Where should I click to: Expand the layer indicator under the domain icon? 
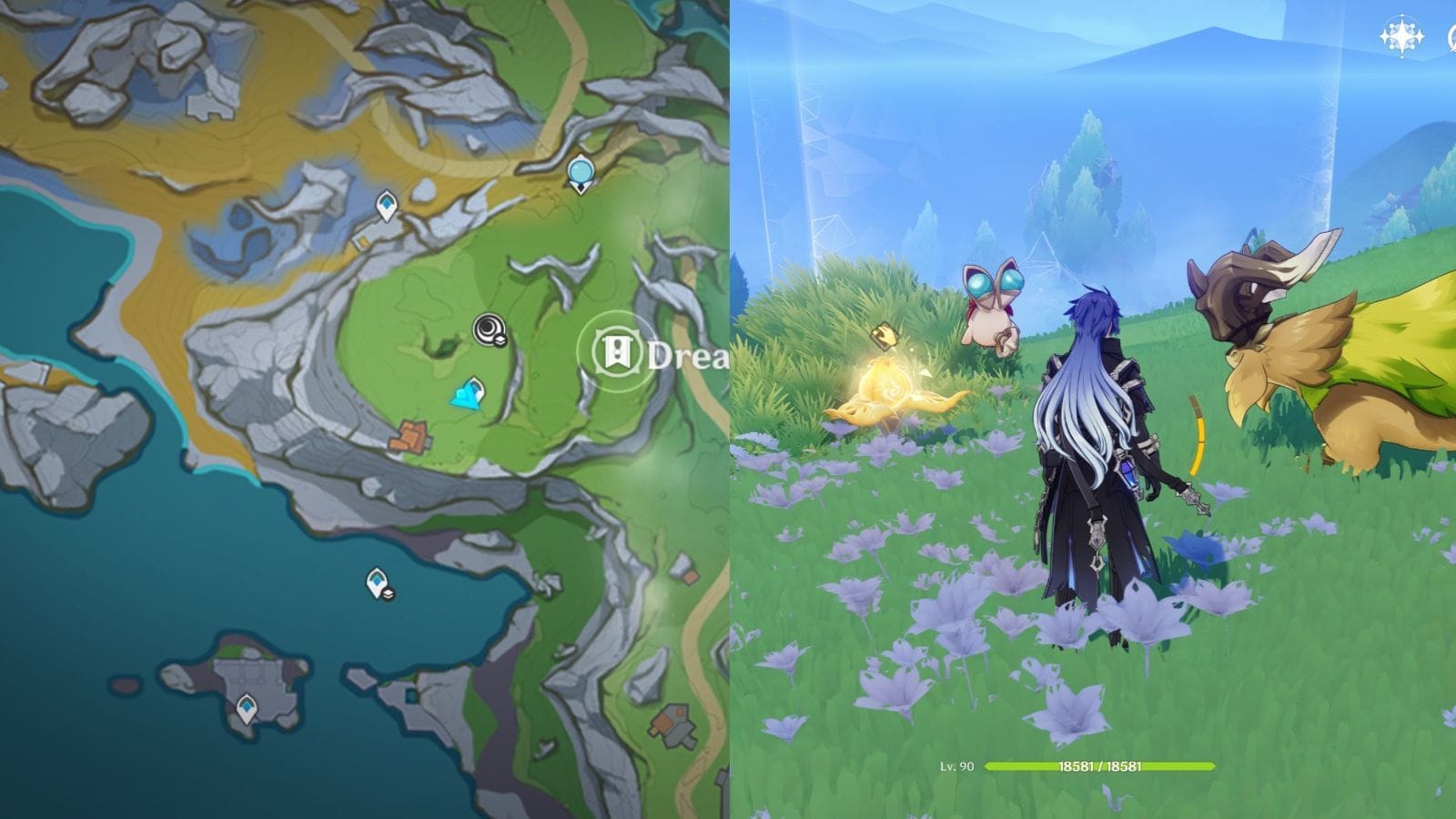coord(500,339)
